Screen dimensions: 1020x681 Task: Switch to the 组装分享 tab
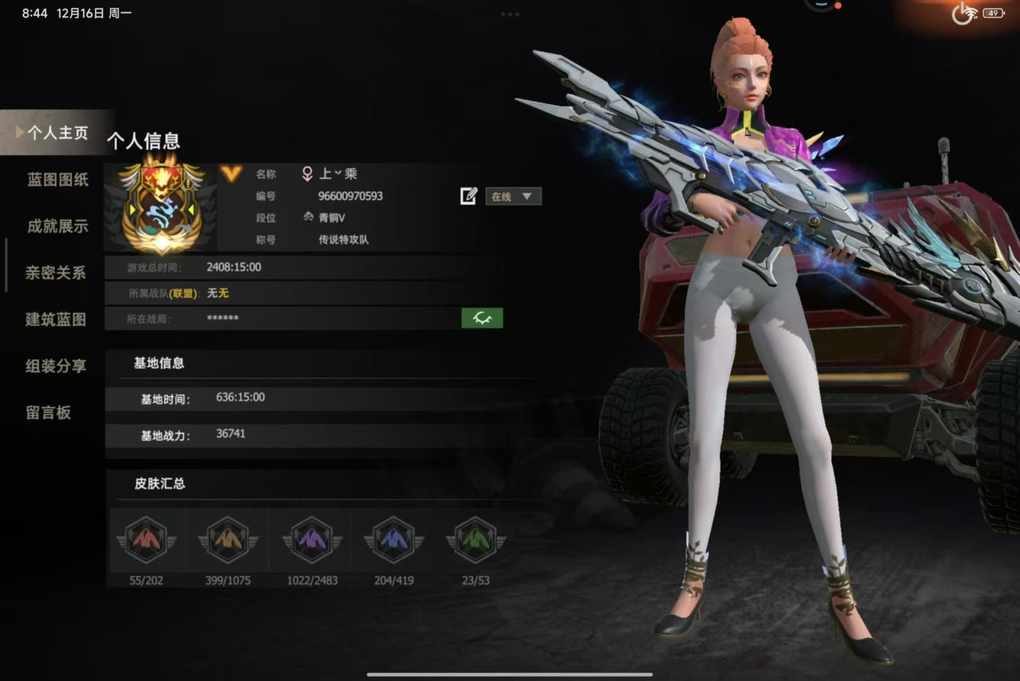pos(56,366)
